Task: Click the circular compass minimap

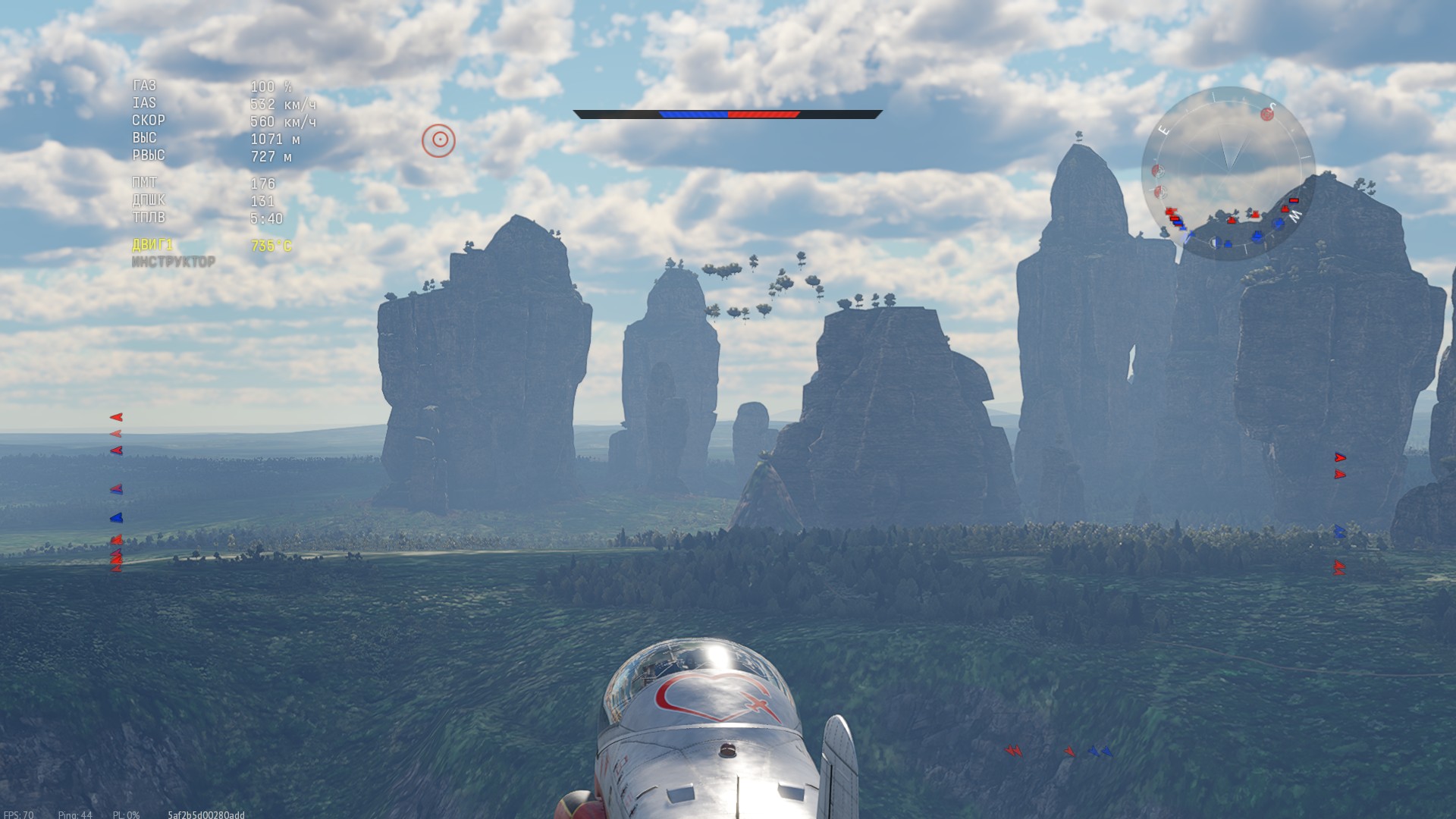Action: (1228, 174)
